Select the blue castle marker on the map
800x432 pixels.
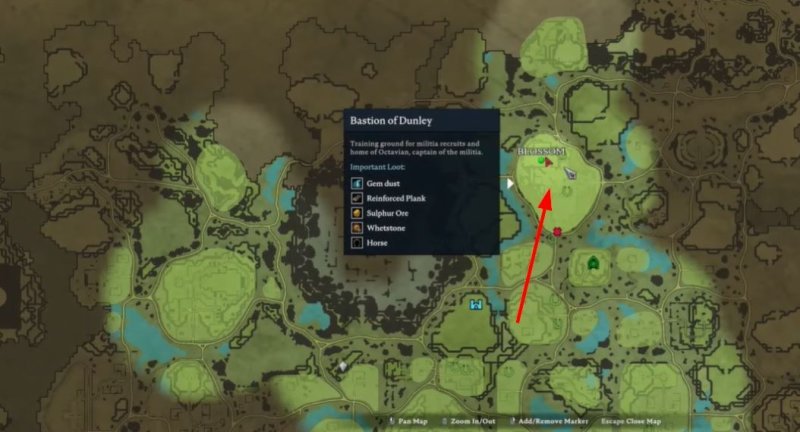476,302
